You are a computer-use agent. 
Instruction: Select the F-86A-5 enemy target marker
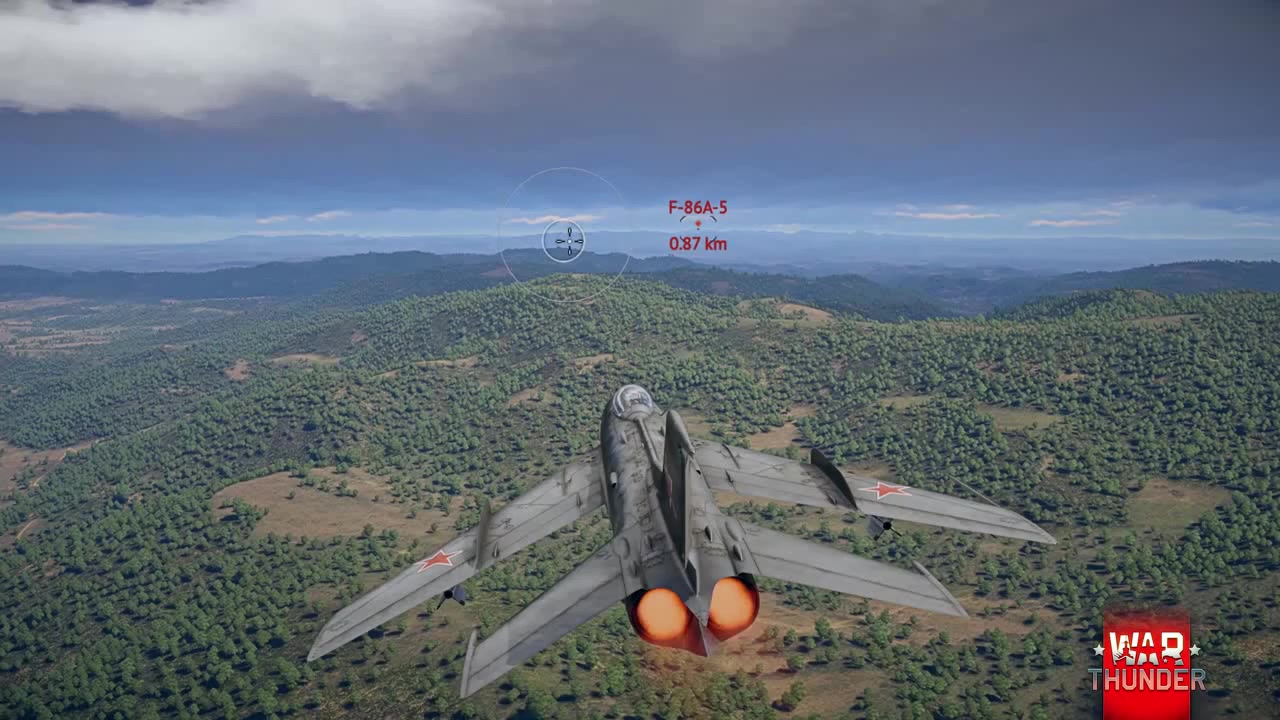698,224
